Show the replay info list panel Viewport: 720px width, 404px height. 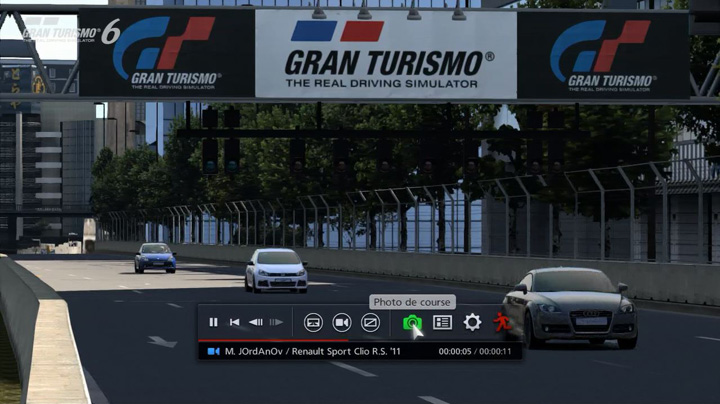click(442, 322)
